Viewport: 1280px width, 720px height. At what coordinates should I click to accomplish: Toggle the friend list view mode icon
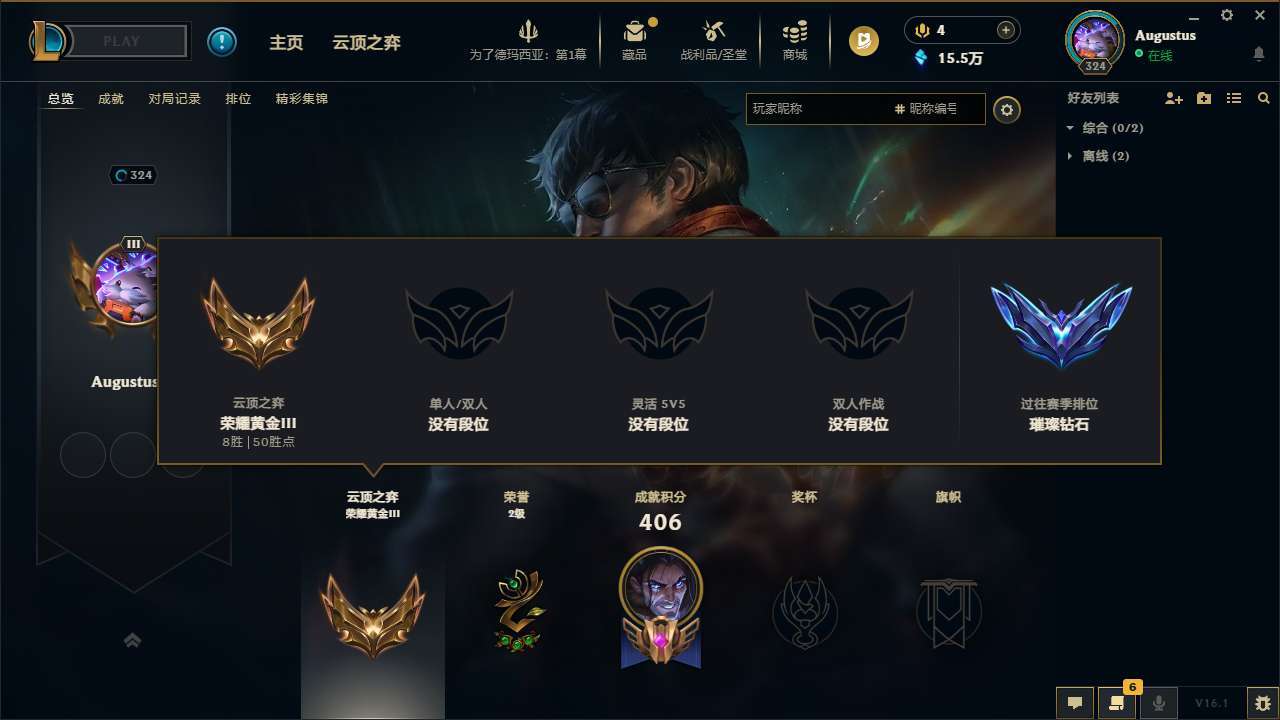coord(1234,98)
